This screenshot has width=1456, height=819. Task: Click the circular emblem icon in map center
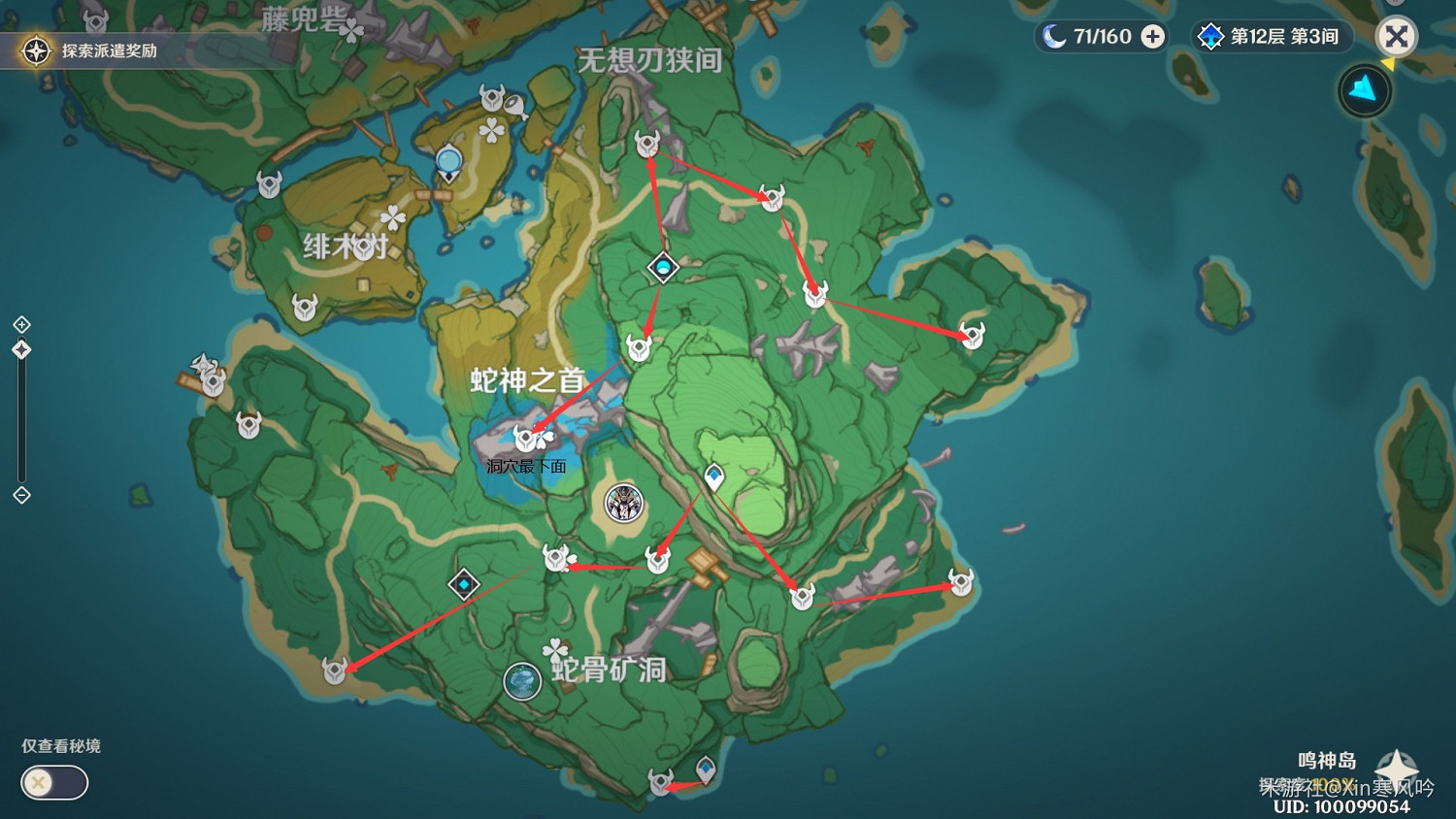click(623, 504)
